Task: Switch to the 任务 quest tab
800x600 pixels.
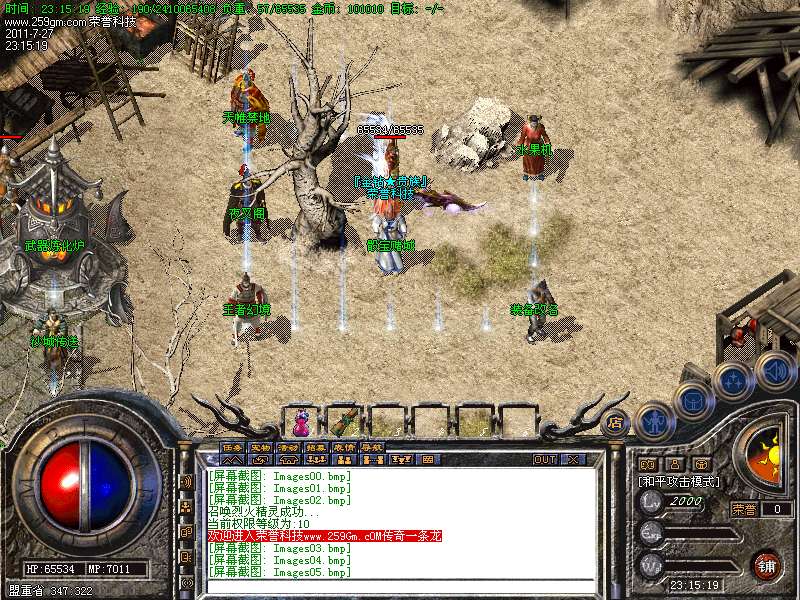Action: coord(232,447)
